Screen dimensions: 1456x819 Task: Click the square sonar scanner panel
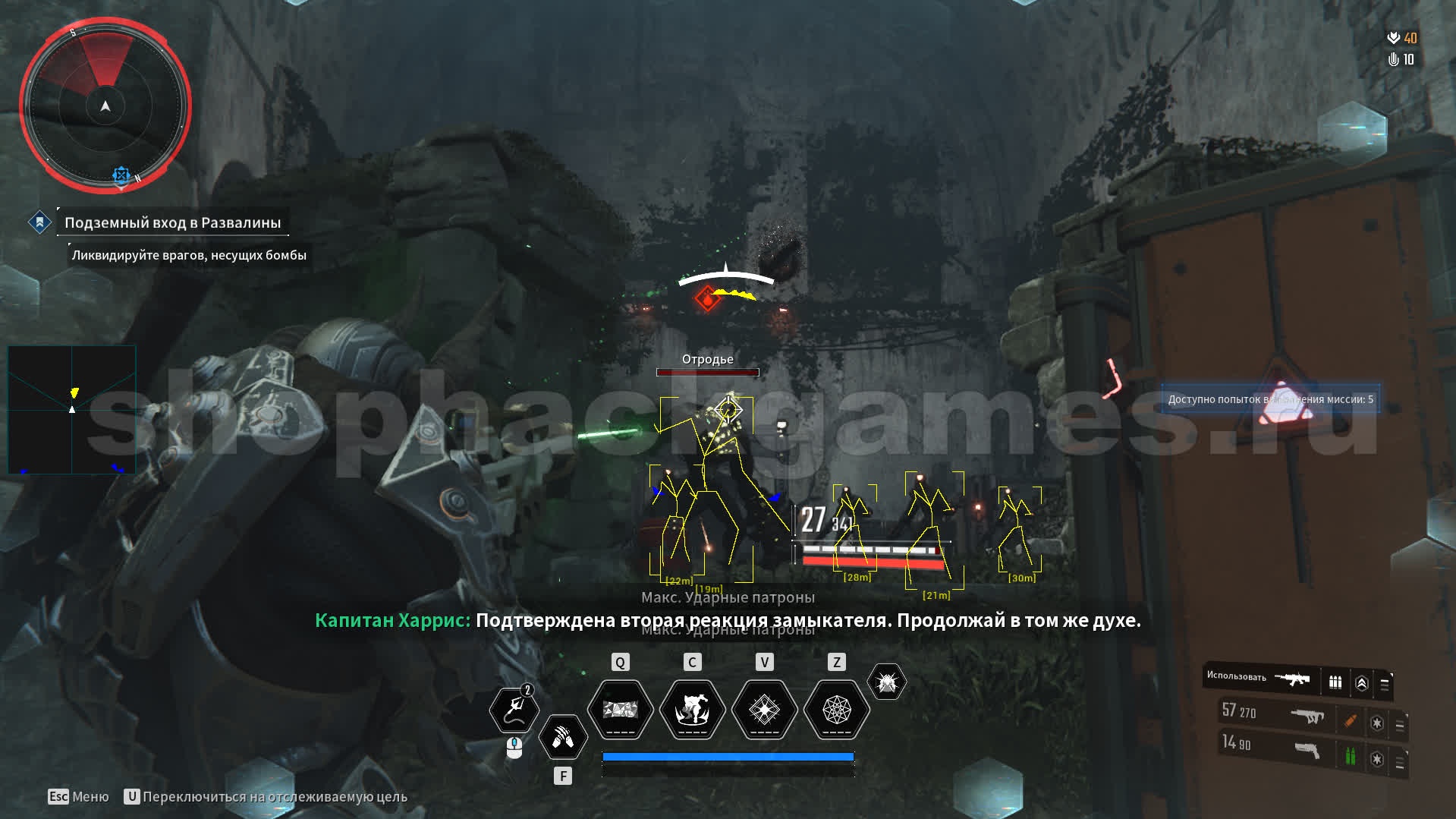pos(72,410)
